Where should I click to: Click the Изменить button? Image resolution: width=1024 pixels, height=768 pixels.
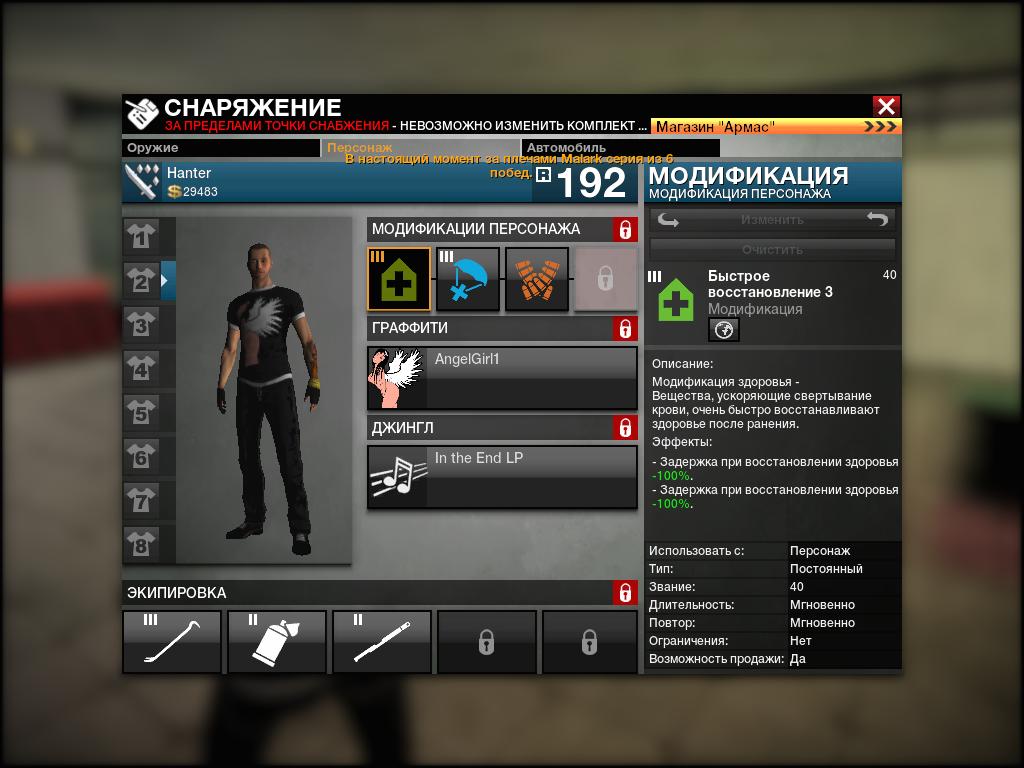pyautogui.click(x=772, y=220)
